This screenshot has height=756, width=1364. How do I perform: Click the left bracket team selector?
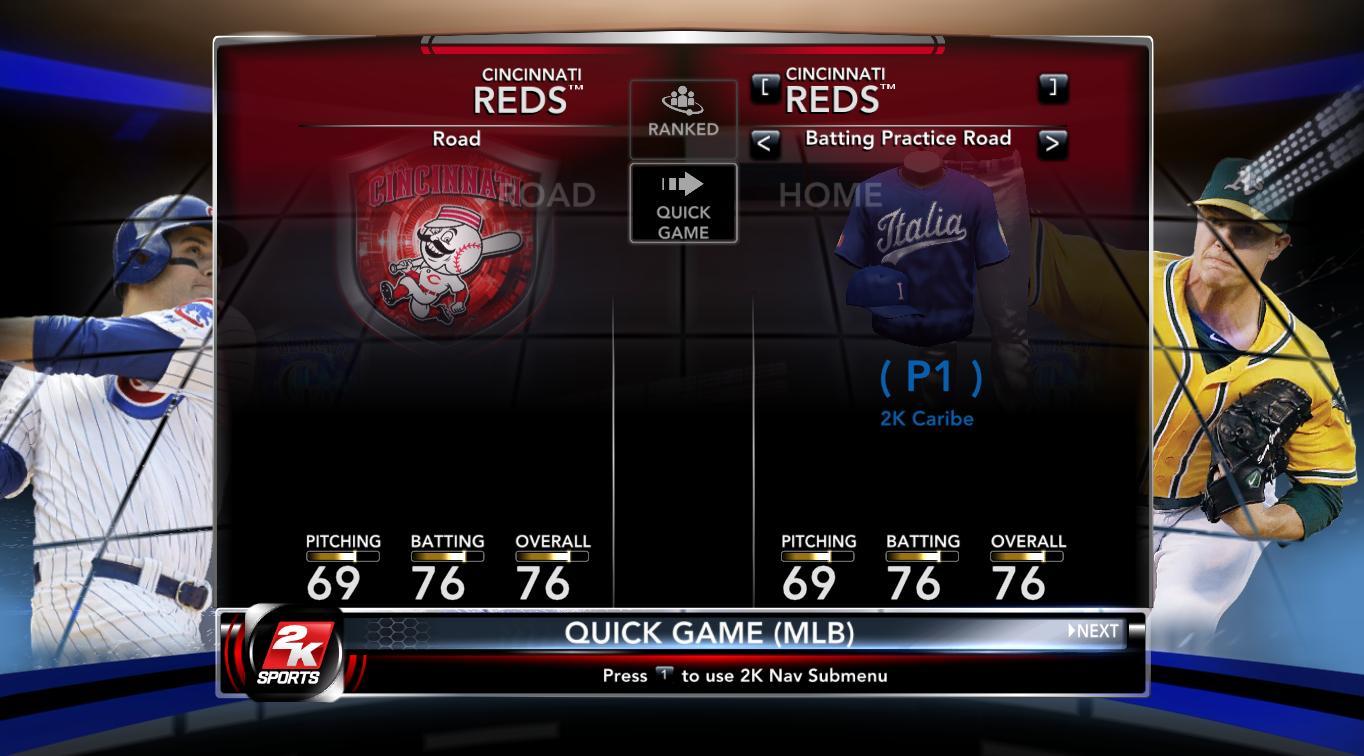(x=765, y=87)
